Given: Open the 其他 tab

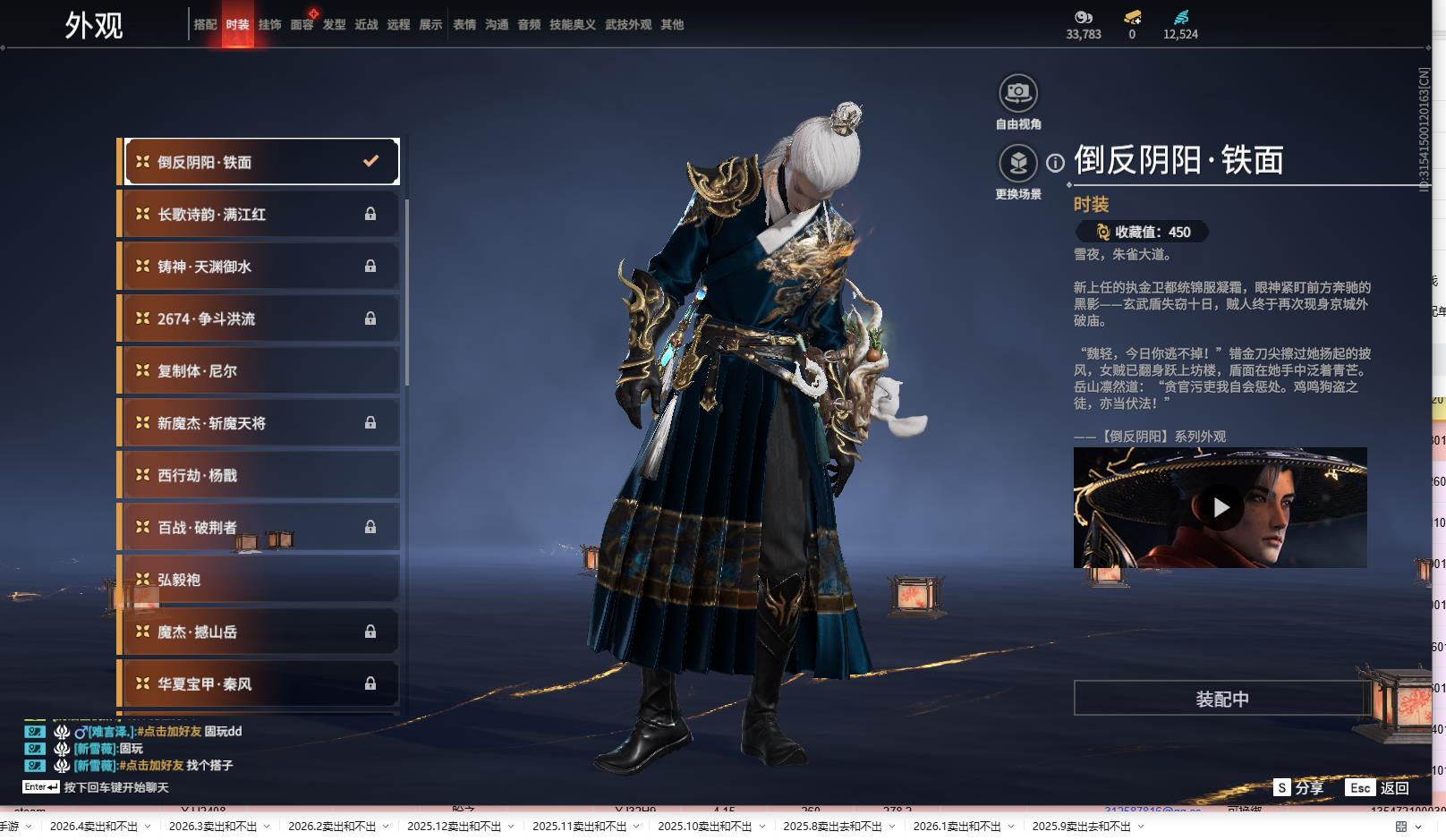Looking at the screenshot, I should click(672, 25).
